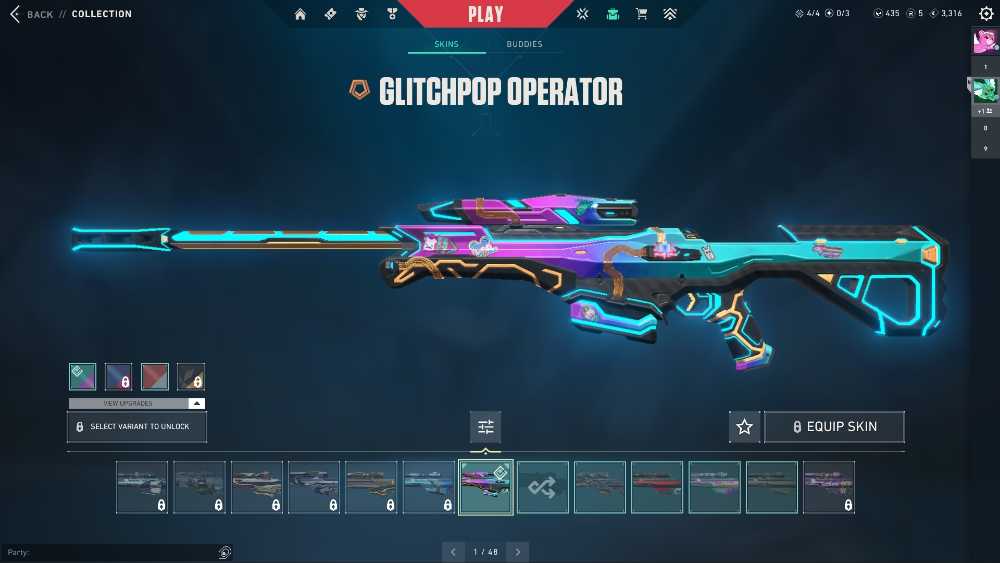The width and height of the screenshot is (1000, 563).
Task: Expand the View Upgrades bar
Action: [137, 403]
